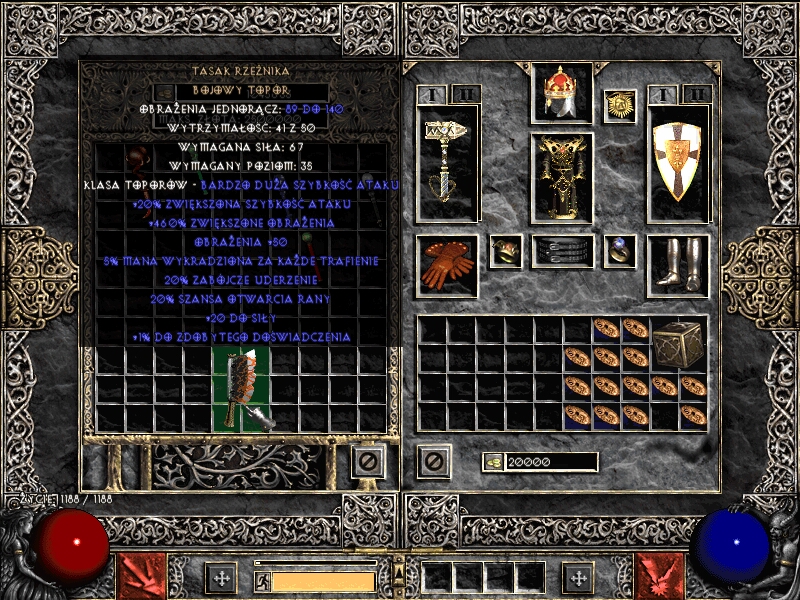
Task: Select the equipped leather gloves
Action: [x=446, y=265]
